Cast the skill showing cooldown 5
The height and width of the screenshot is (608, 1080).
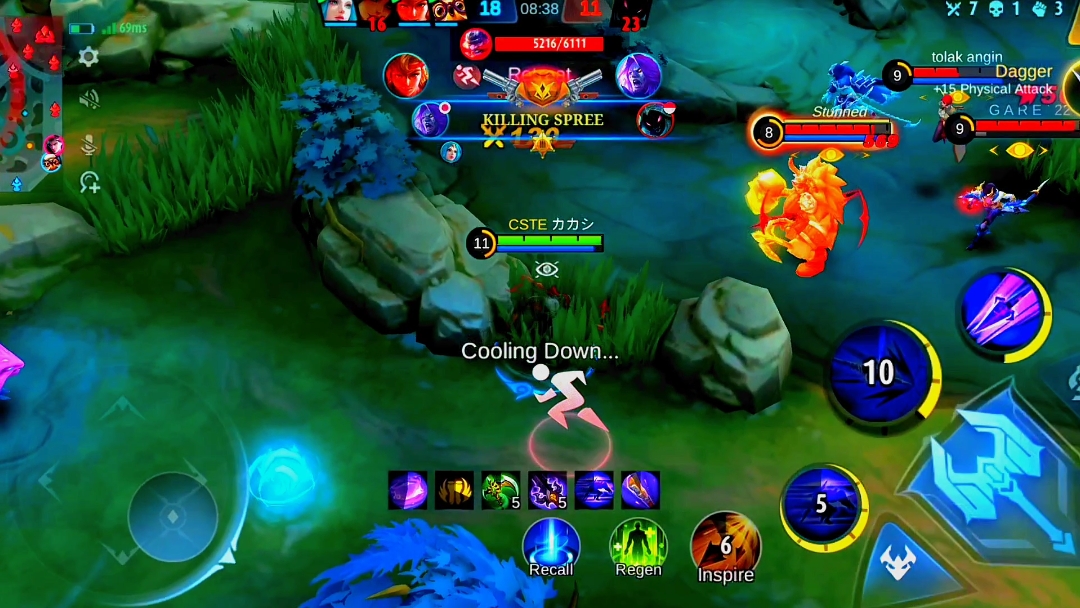pos(822,505)
